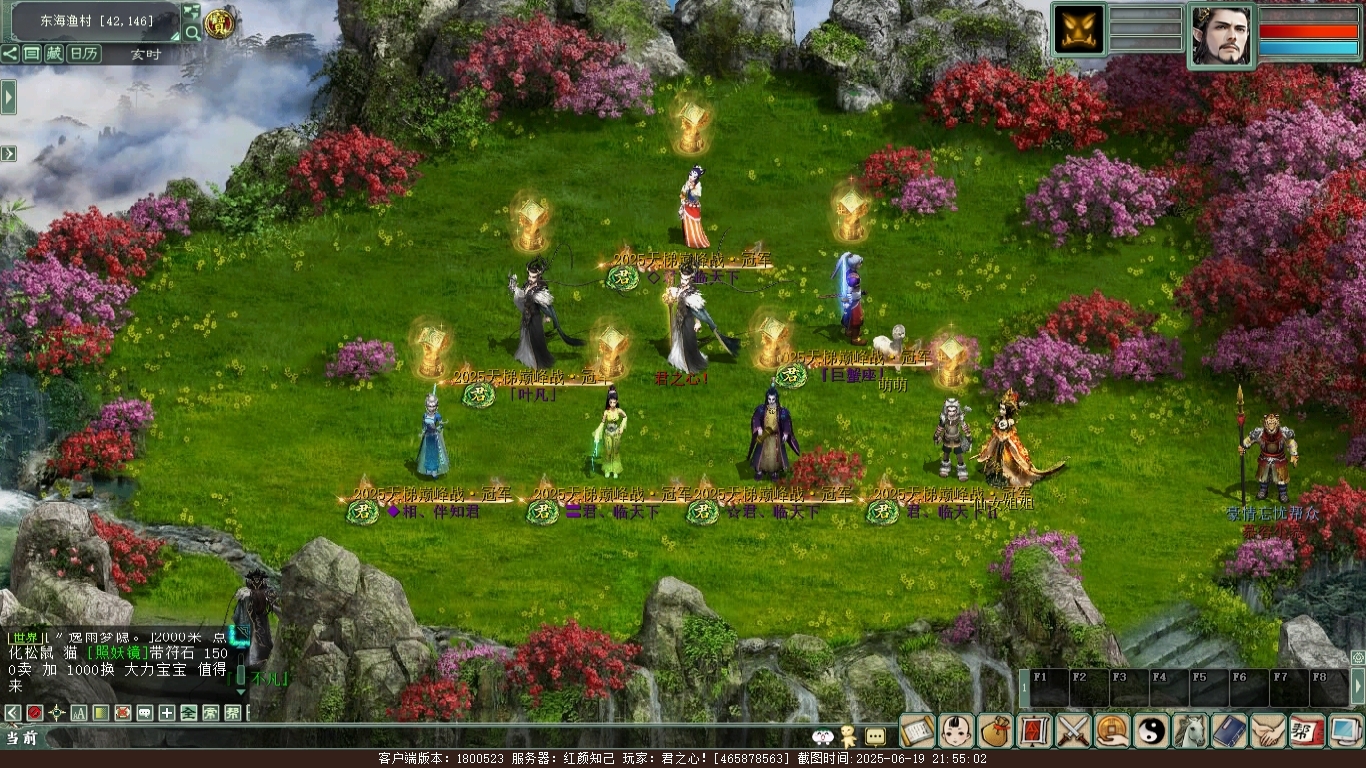Open the 日历 calendar button

coord(83,54)
